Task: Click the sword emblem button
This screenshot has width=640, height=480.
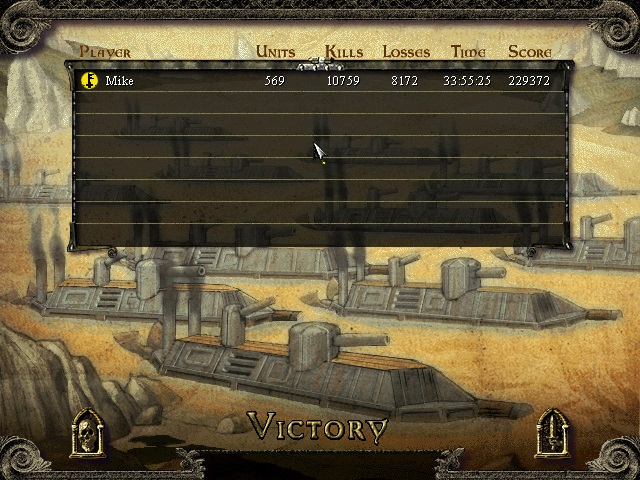Action: pyautogui.click(x=553, y=433)
